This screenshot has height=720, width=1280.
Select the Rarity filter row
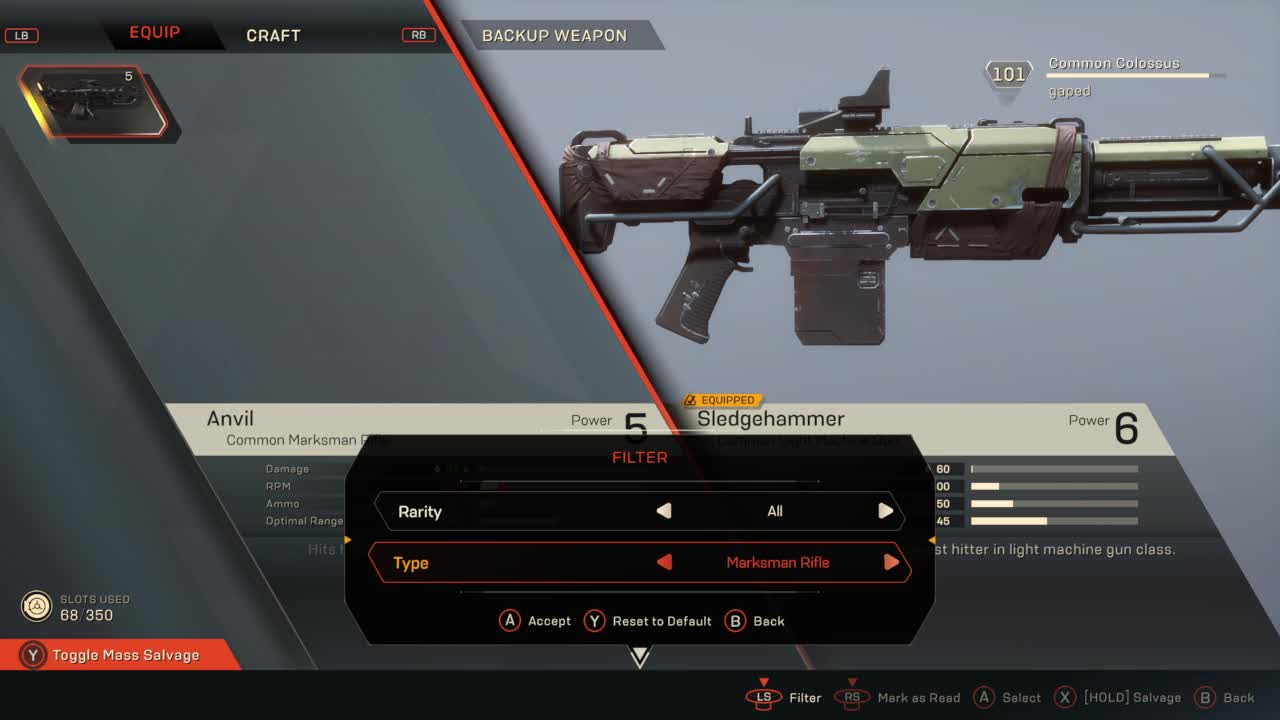click(x=420, y=511)
